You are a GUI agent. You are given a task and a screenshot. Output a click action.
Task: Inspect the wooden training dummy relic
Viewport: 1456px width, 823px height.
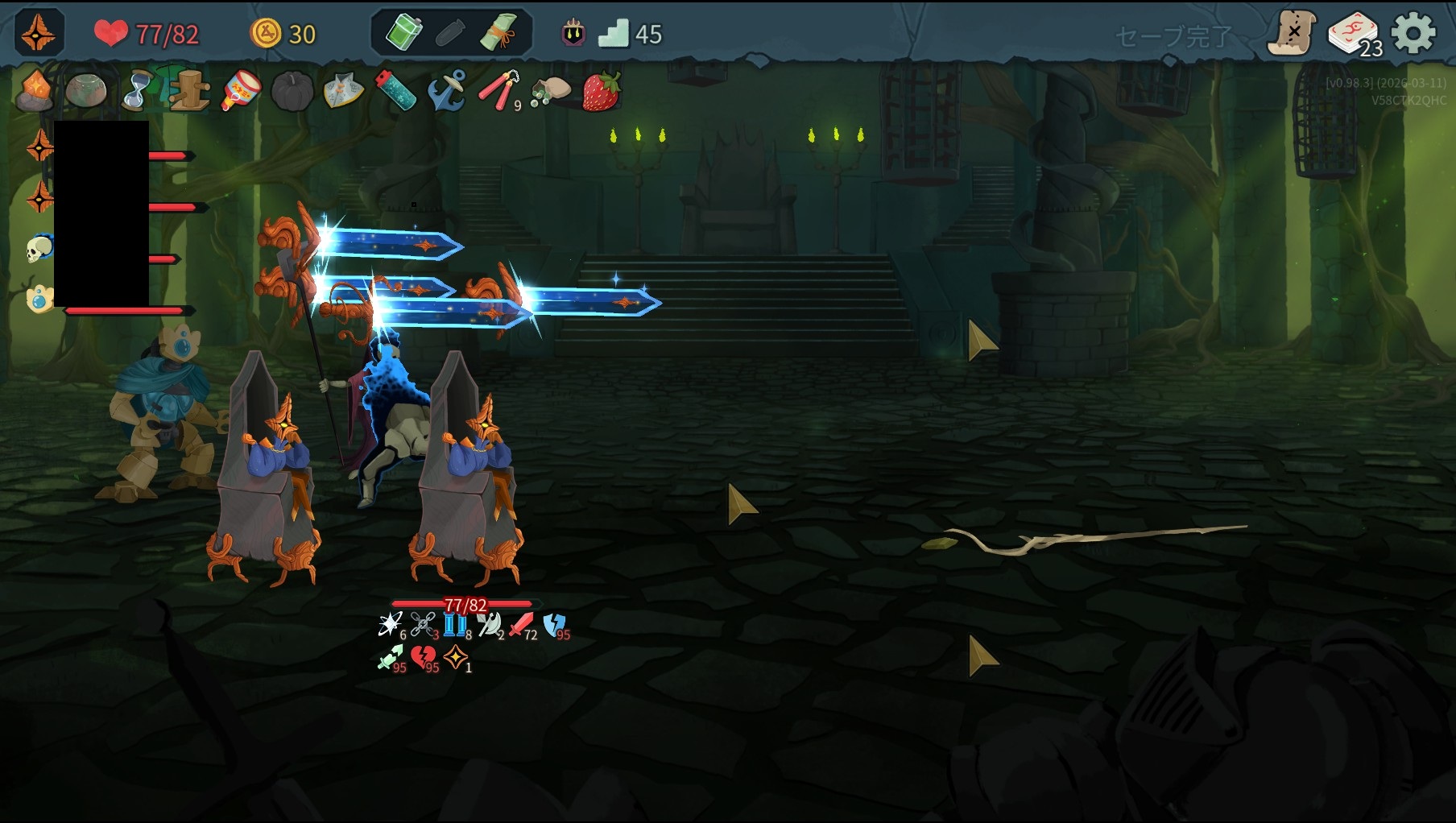[x=191, y=90]
